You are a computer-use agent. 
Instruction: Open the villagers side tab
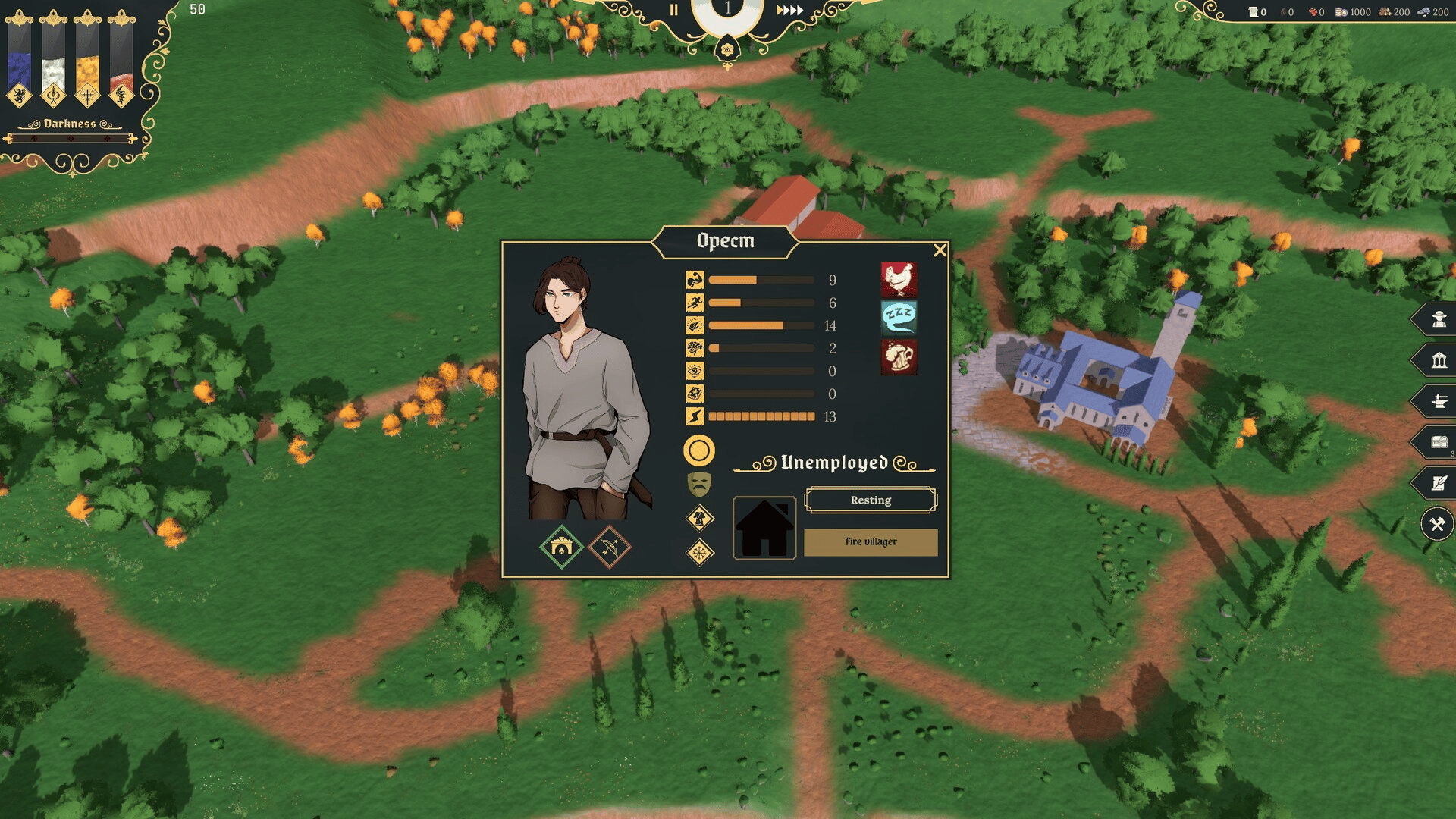click(x=1439, y=319)
